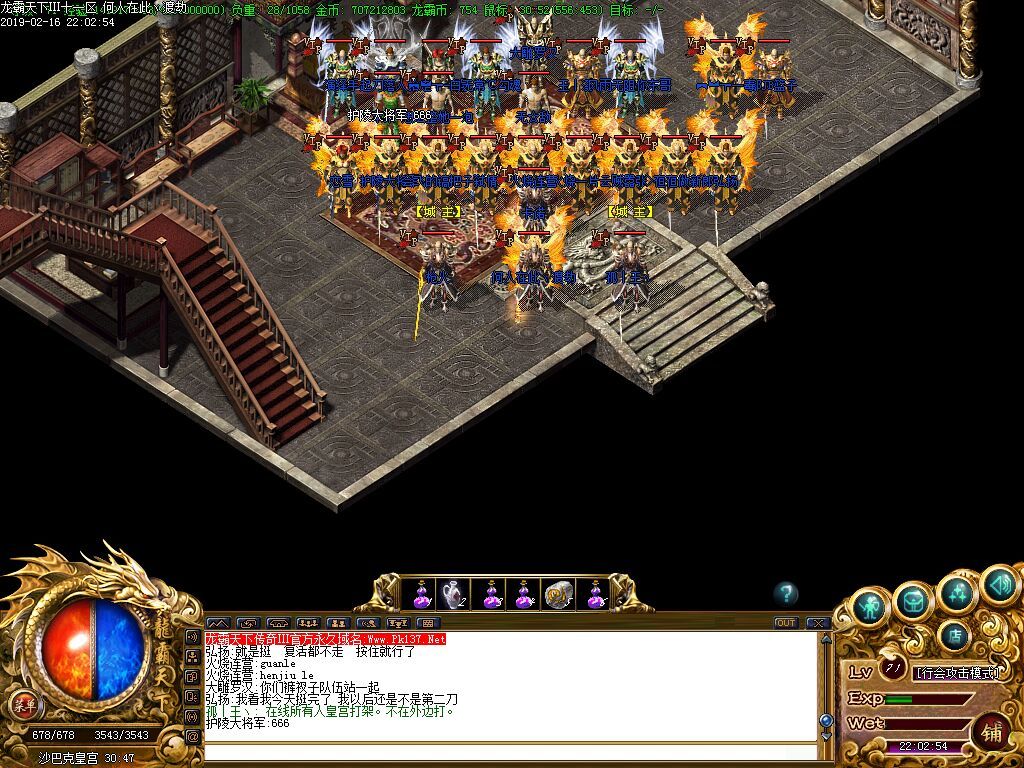Image resolution: width=1024 pixels, height=768 pixels.
Task: Open the bag inventory chest icon
Action: pos(913,599)
